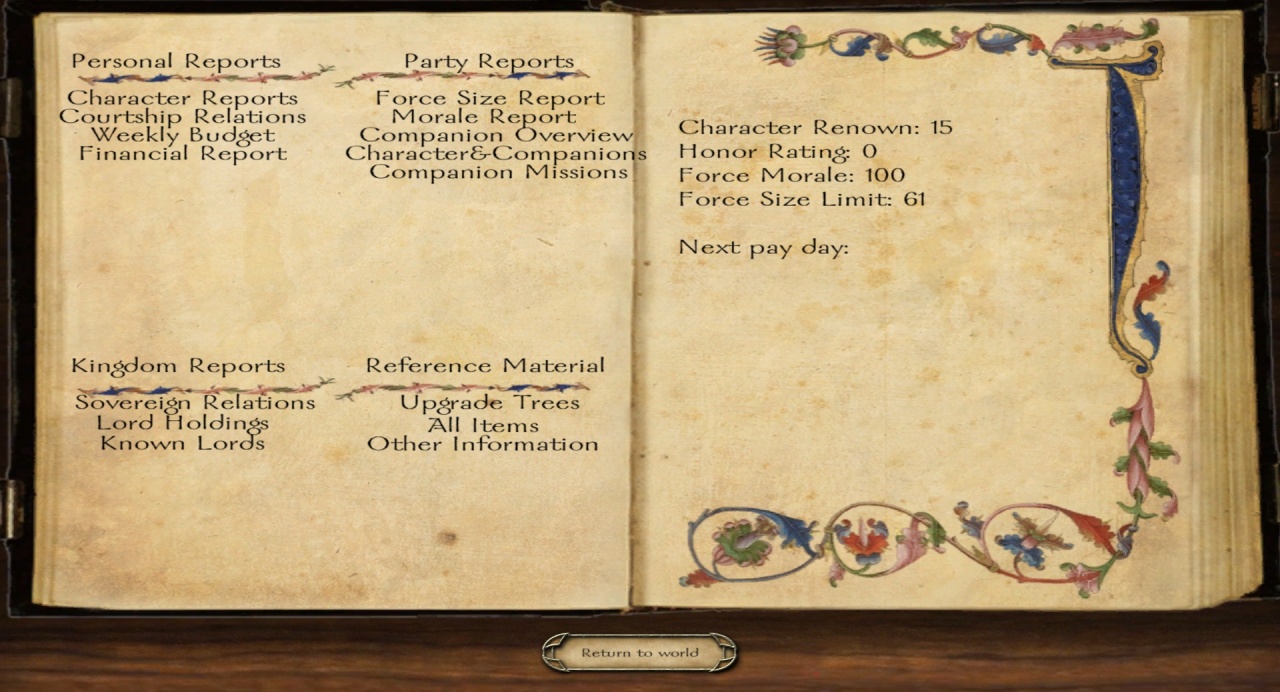Show the Financial Report

(182, 154)
